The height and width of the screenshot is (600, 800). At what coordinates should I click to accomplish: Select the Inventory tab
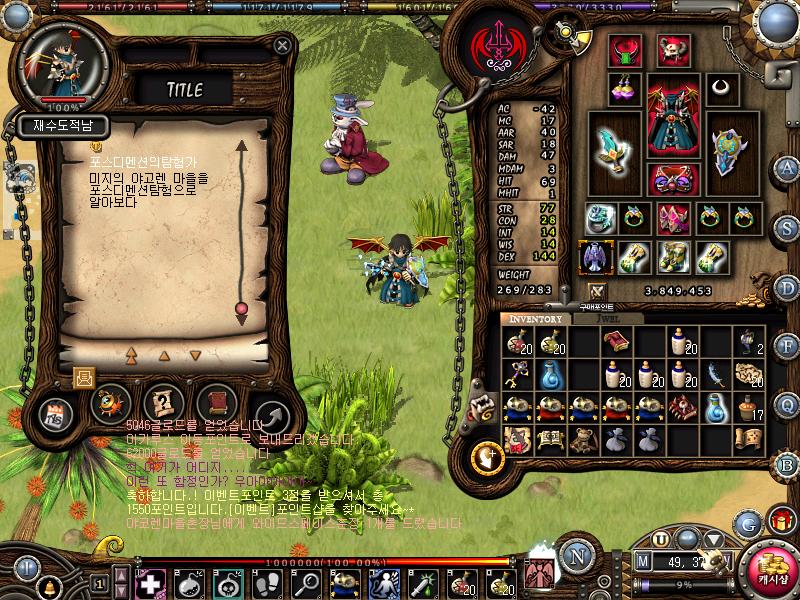pyautogui.click(x=536, y=318)
